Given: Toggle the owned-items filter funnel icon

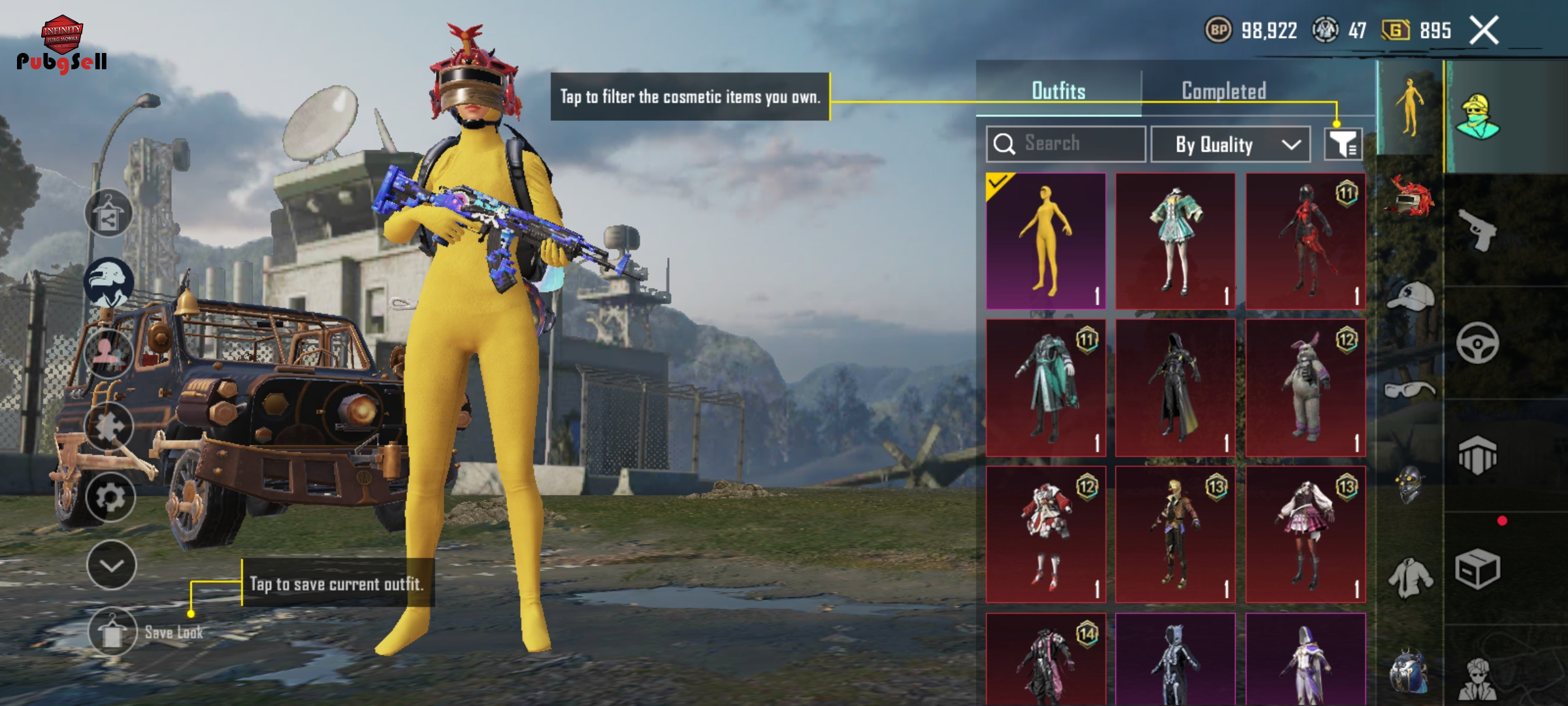Looking at the screenshot, I should pos(1343,144).
